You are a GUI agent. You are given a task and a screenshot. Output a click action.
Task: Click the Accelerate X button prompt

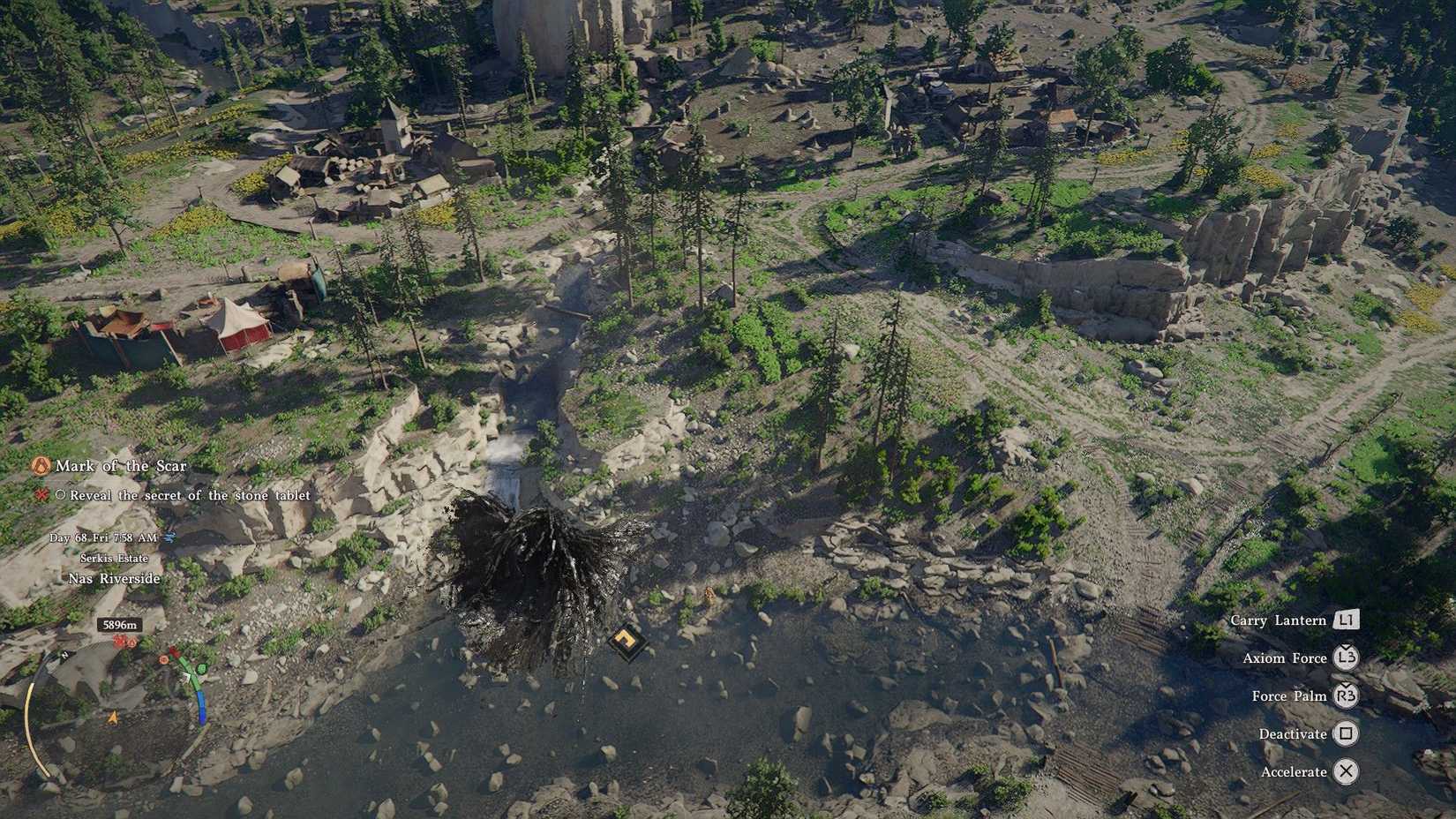pos(1346,770)
